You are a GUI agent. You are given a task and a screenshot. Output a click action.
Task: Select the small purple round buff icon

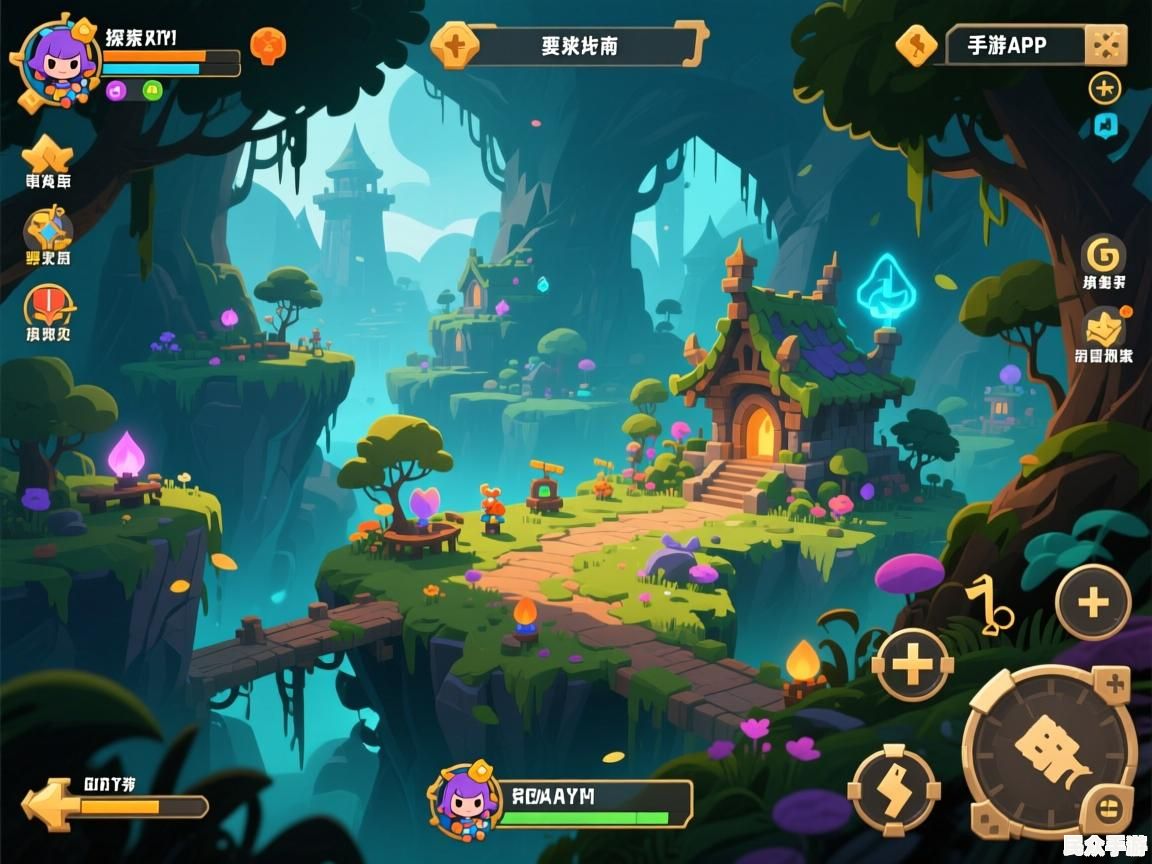115,90
